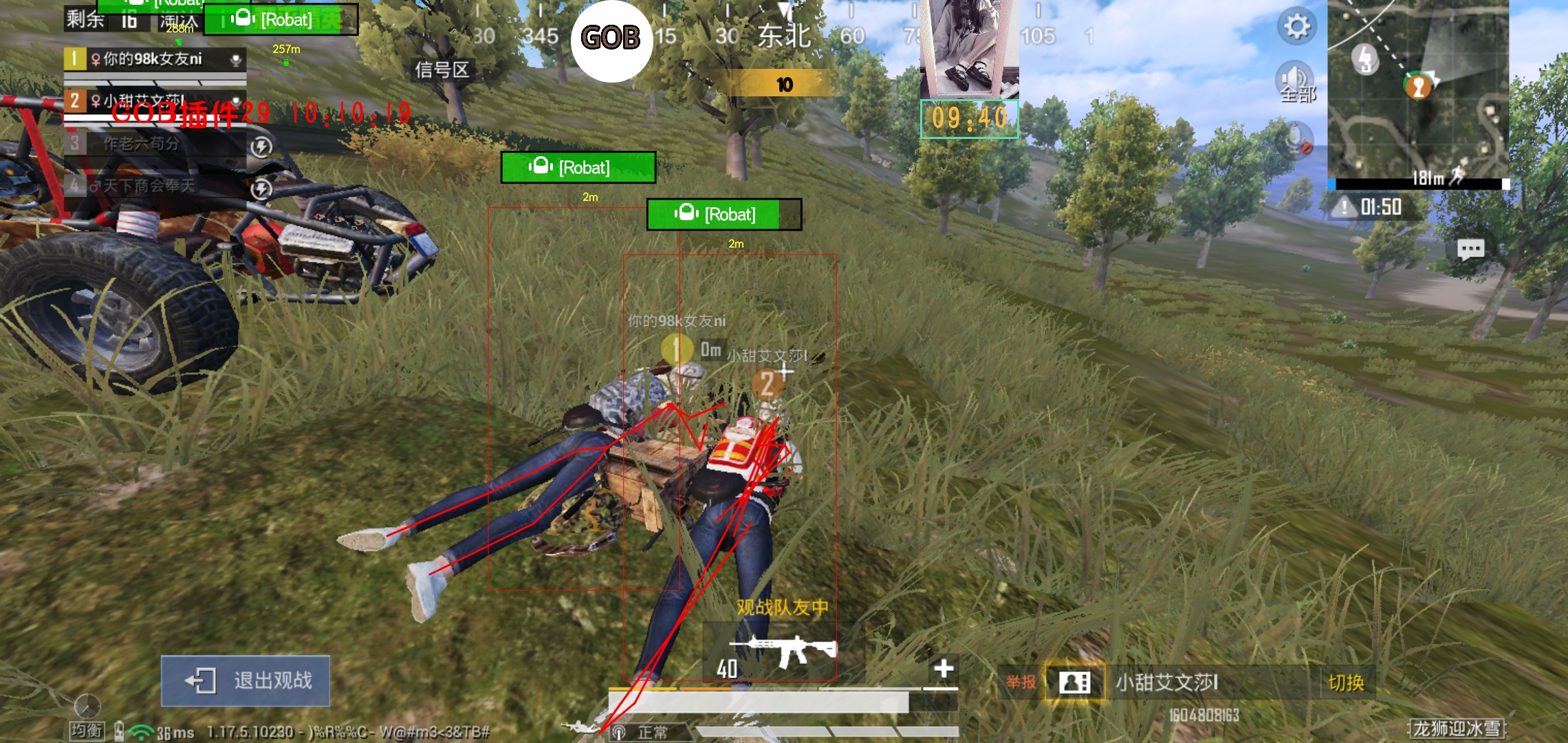Click the round GOB overlay button

[x=611, y=39]
